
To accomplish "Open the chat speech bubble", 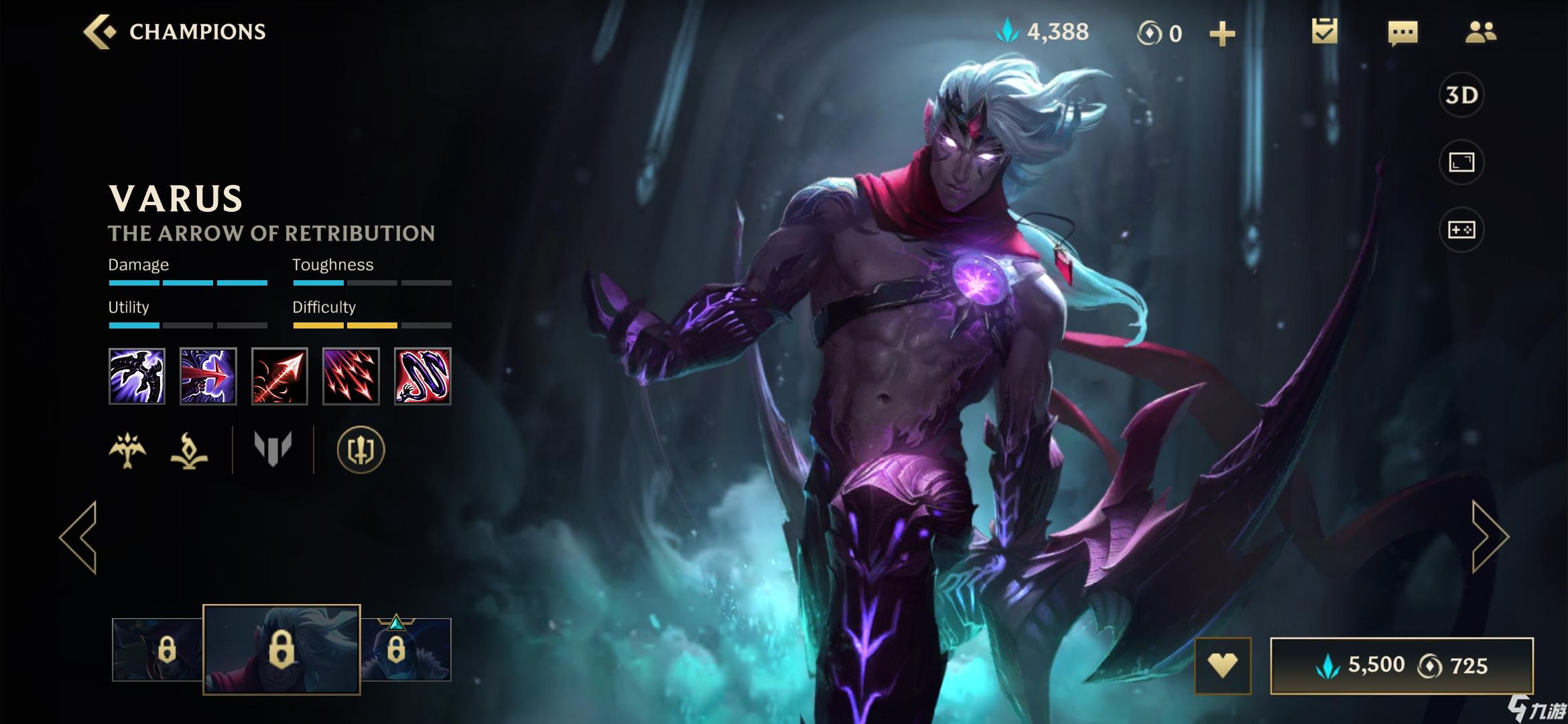I will (x=1402, y=32).
